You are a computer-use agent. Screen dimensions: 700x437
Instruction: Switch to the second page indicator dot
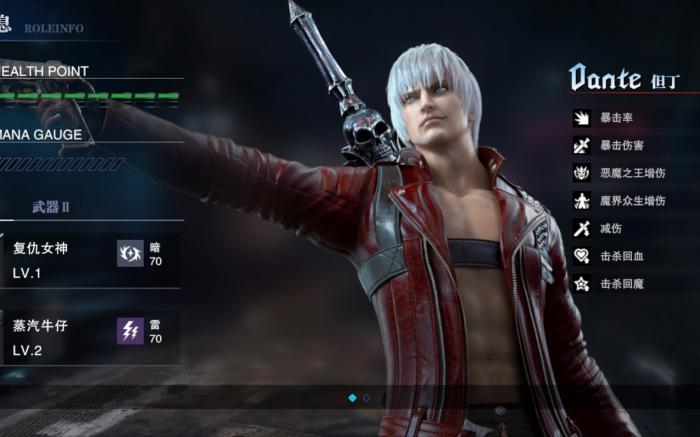366,397
